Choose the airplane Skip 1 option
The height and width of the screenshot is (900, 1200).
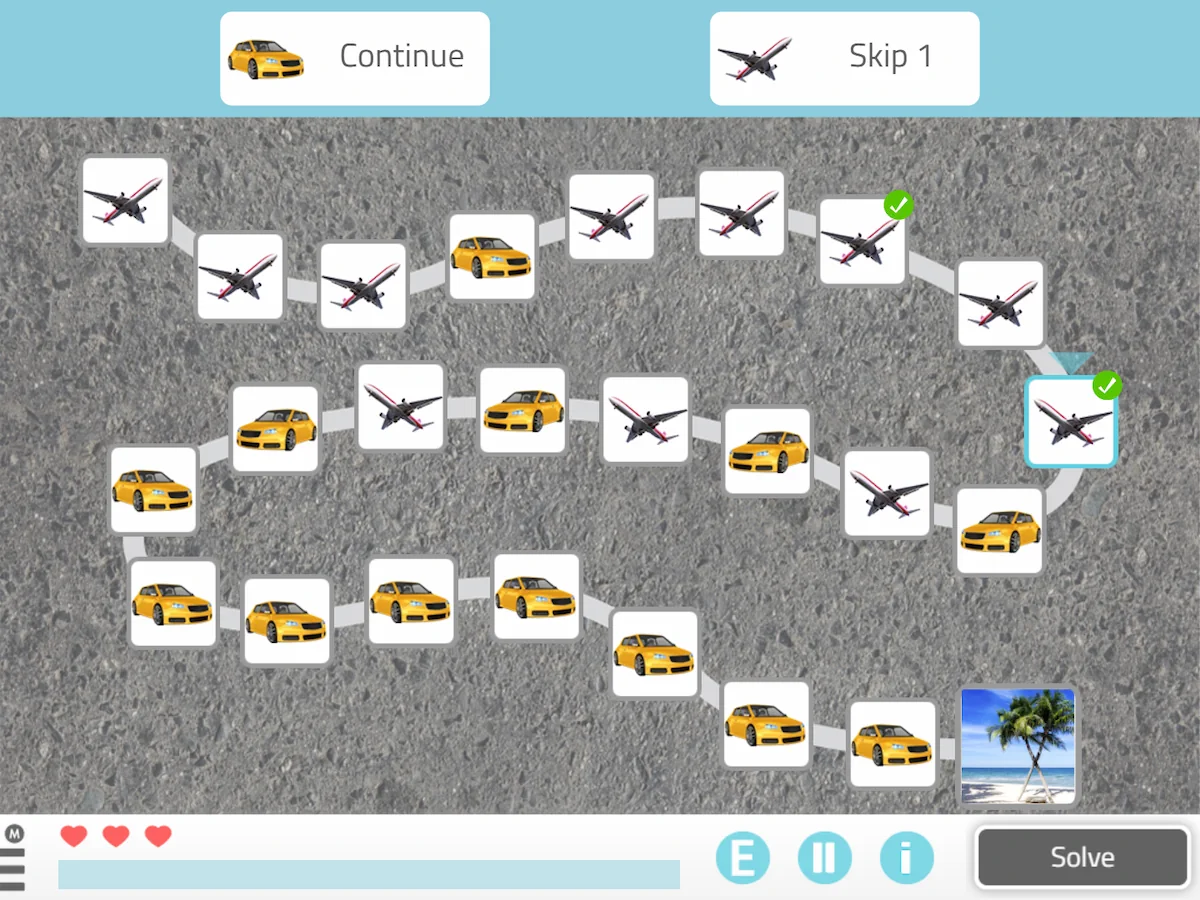tap(844, 58)
